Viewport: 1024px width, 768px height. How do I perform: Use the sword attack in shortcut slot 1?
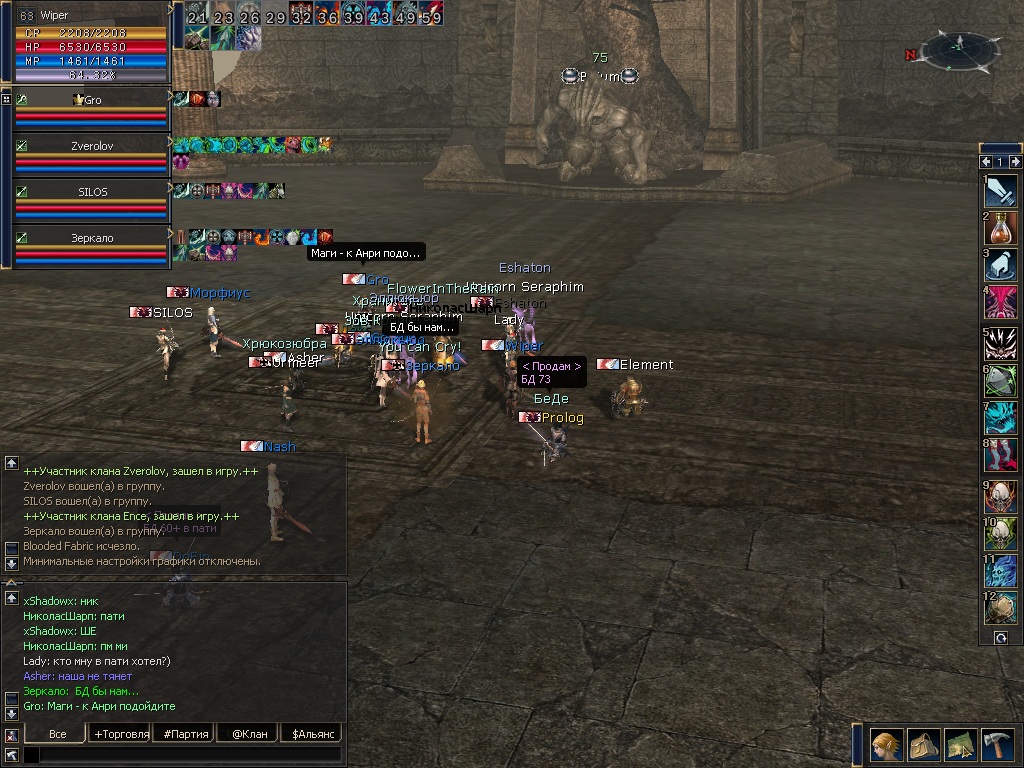(x=1000, y=190)
